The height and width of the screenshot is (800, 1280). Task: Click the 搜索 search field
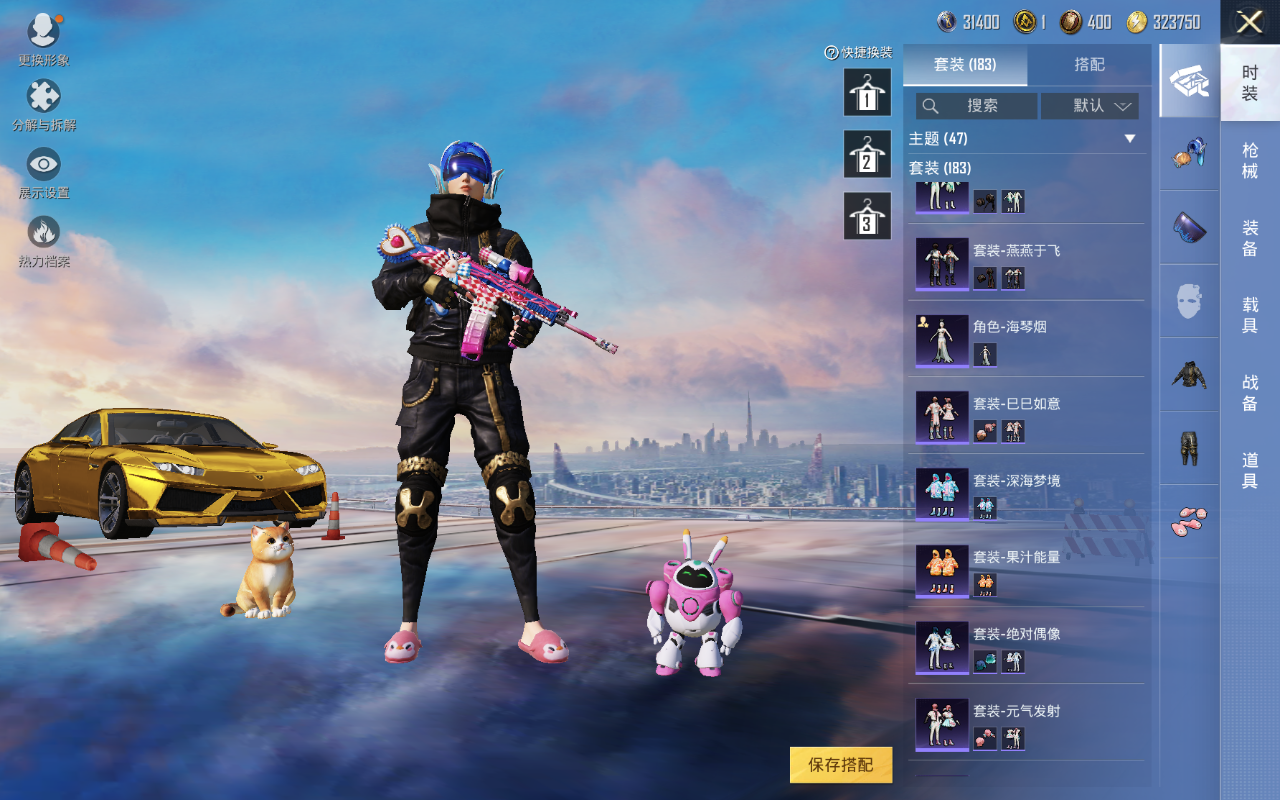(977, 106)
